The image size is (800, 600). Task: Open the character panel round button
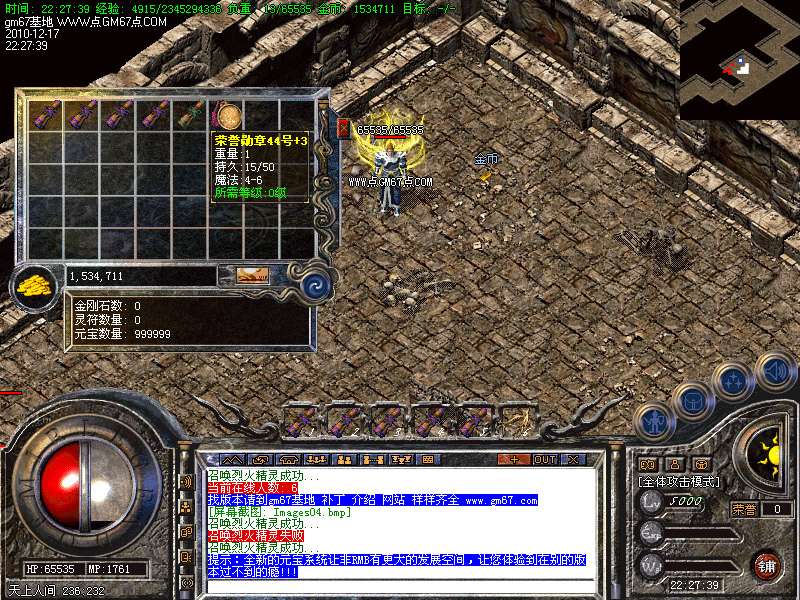[x=653, y=421]
